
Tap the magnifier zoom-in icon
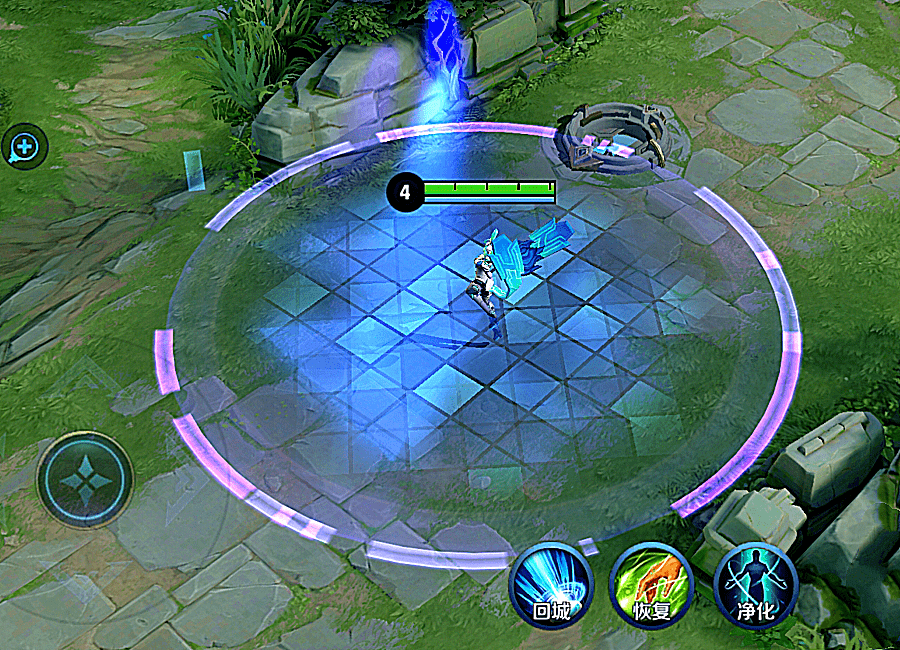24,148
